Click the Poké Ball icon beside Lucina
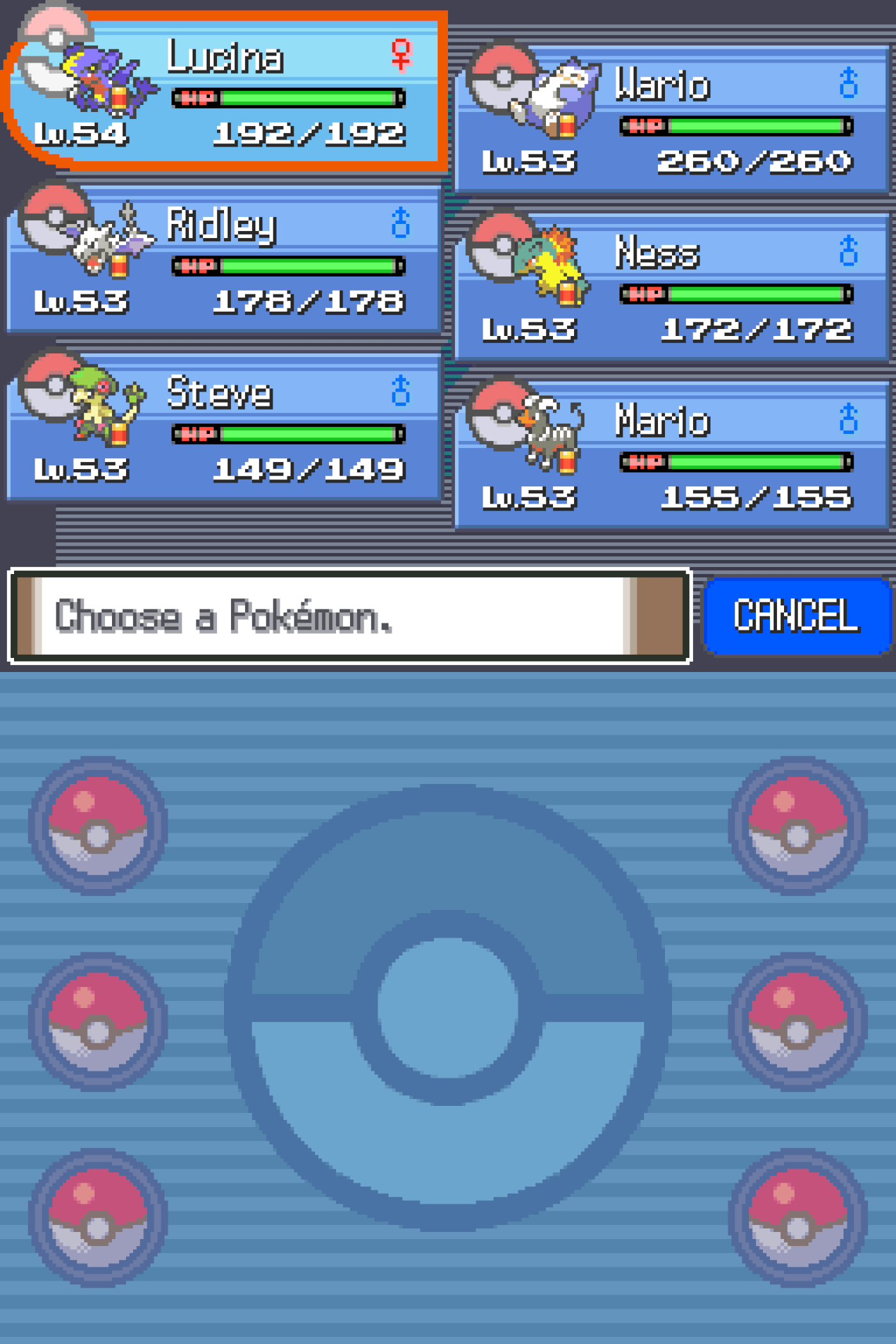The height and width of the screenshot is (1344, 896). 54,51
